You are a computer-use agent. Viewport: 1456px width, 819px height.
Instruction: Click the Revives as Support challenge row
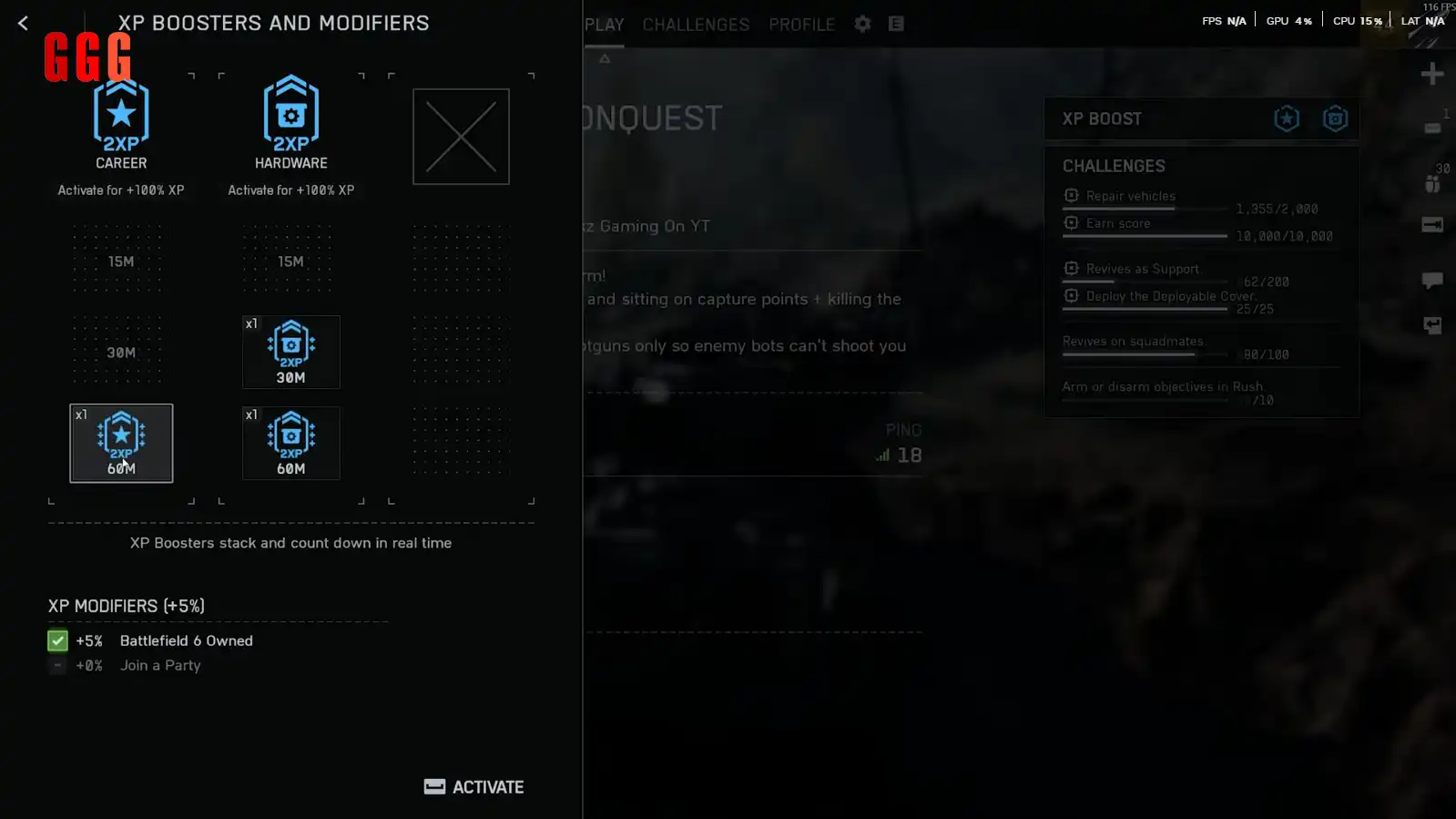coord(1142,270)
